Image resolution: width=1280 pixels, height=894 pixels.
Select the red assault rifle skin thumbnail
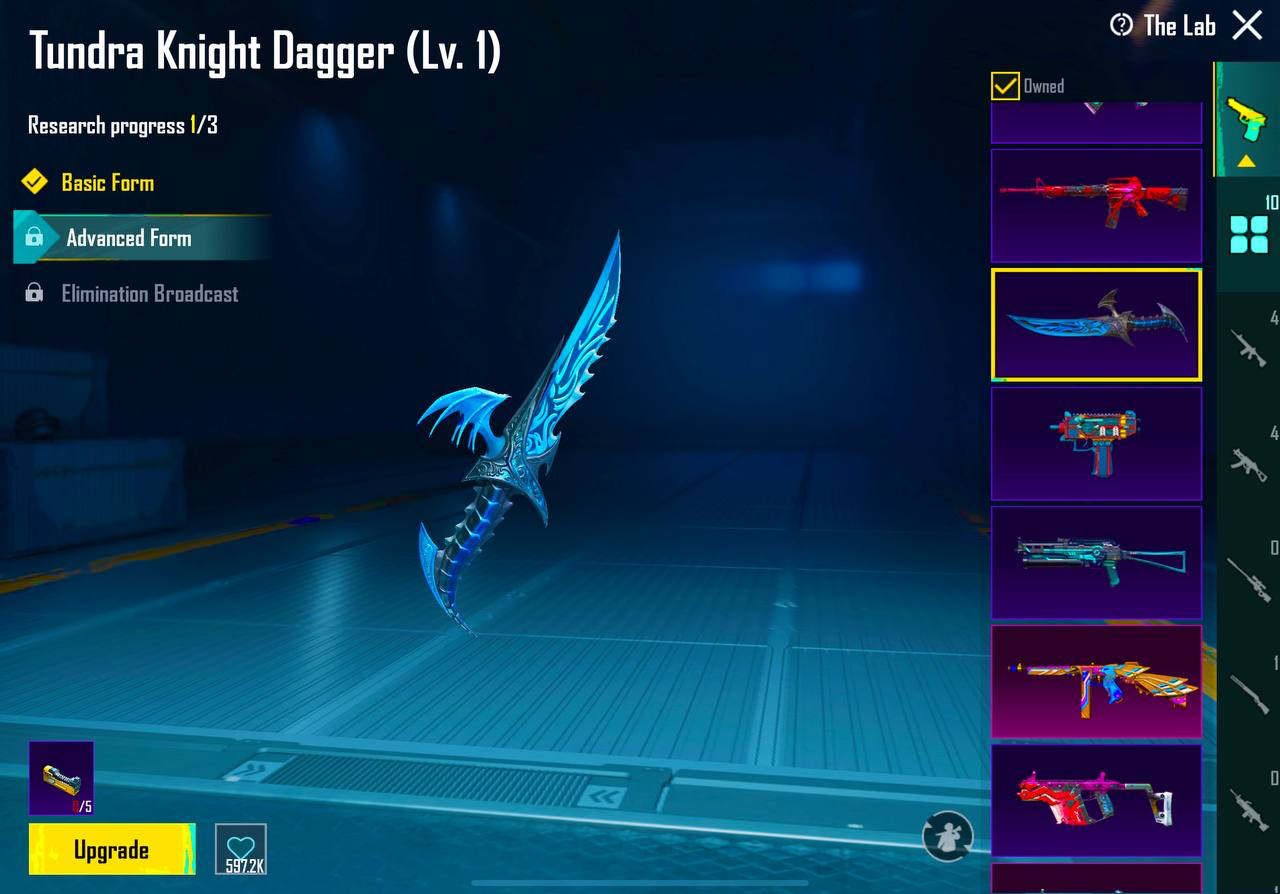pos(1096,205)
